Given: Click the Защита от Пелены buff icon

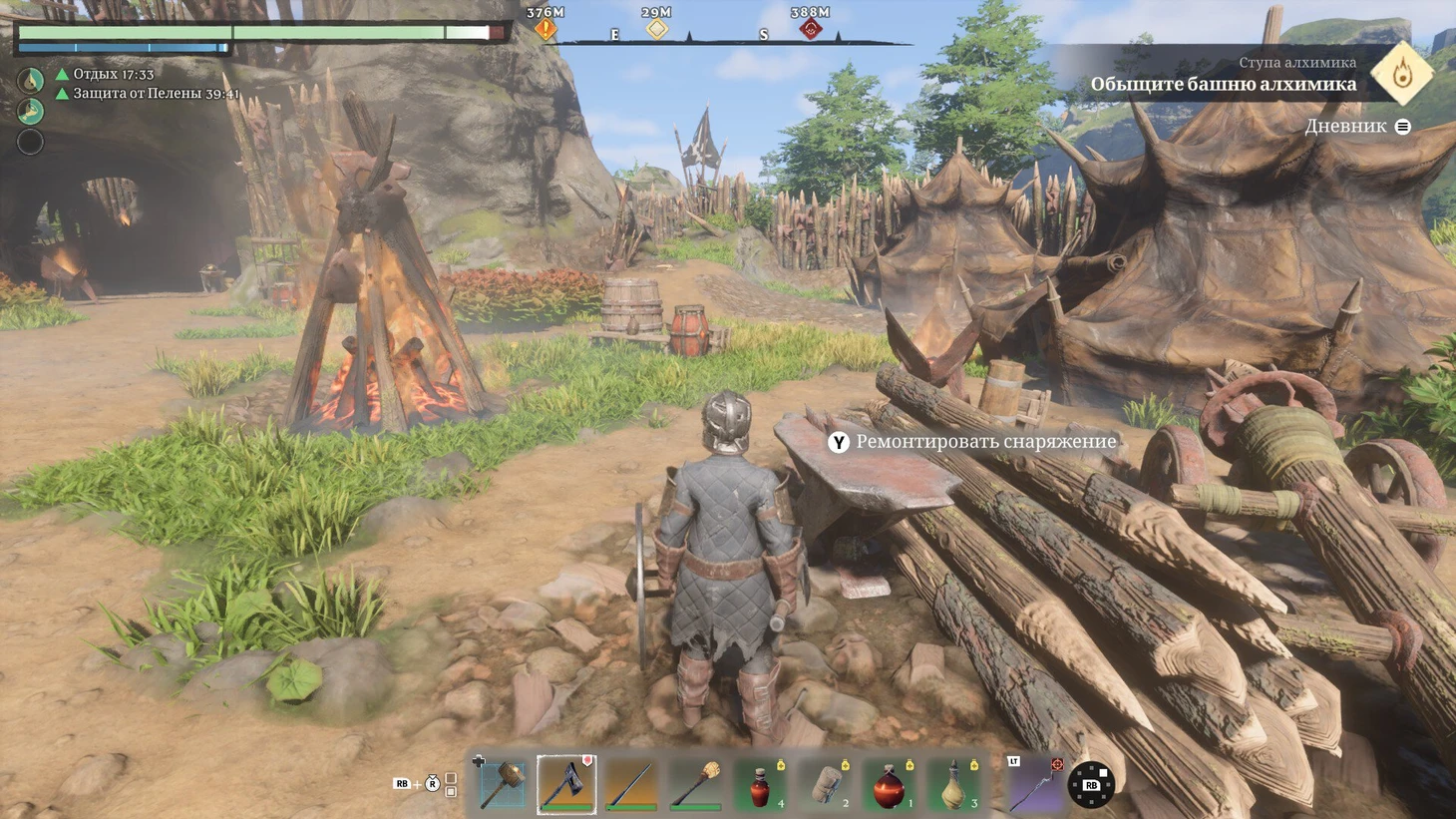Looking at the screenshot, I should [x=31, y=110].
